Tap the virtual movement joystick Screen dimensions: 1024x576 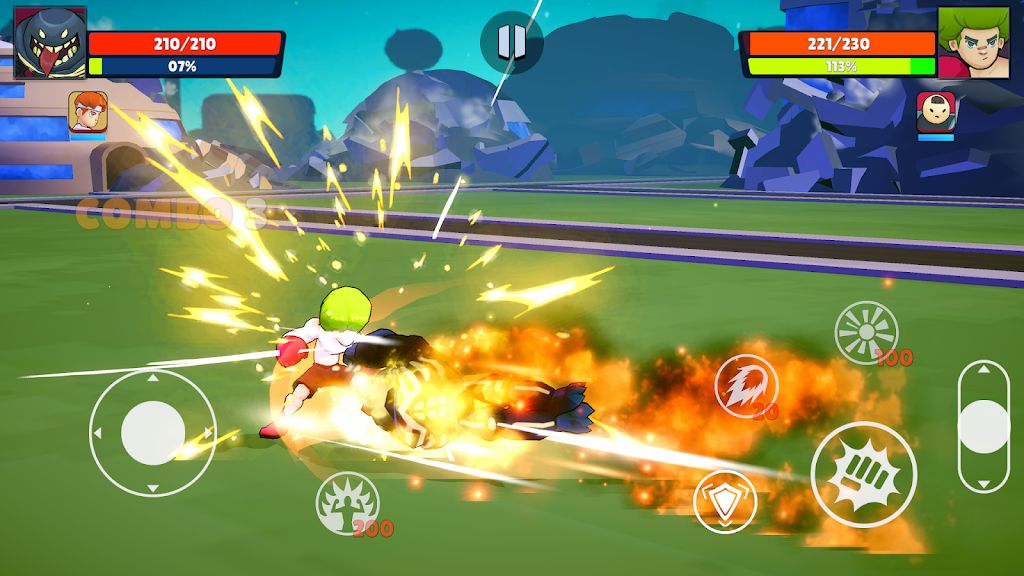pos(153,432)
